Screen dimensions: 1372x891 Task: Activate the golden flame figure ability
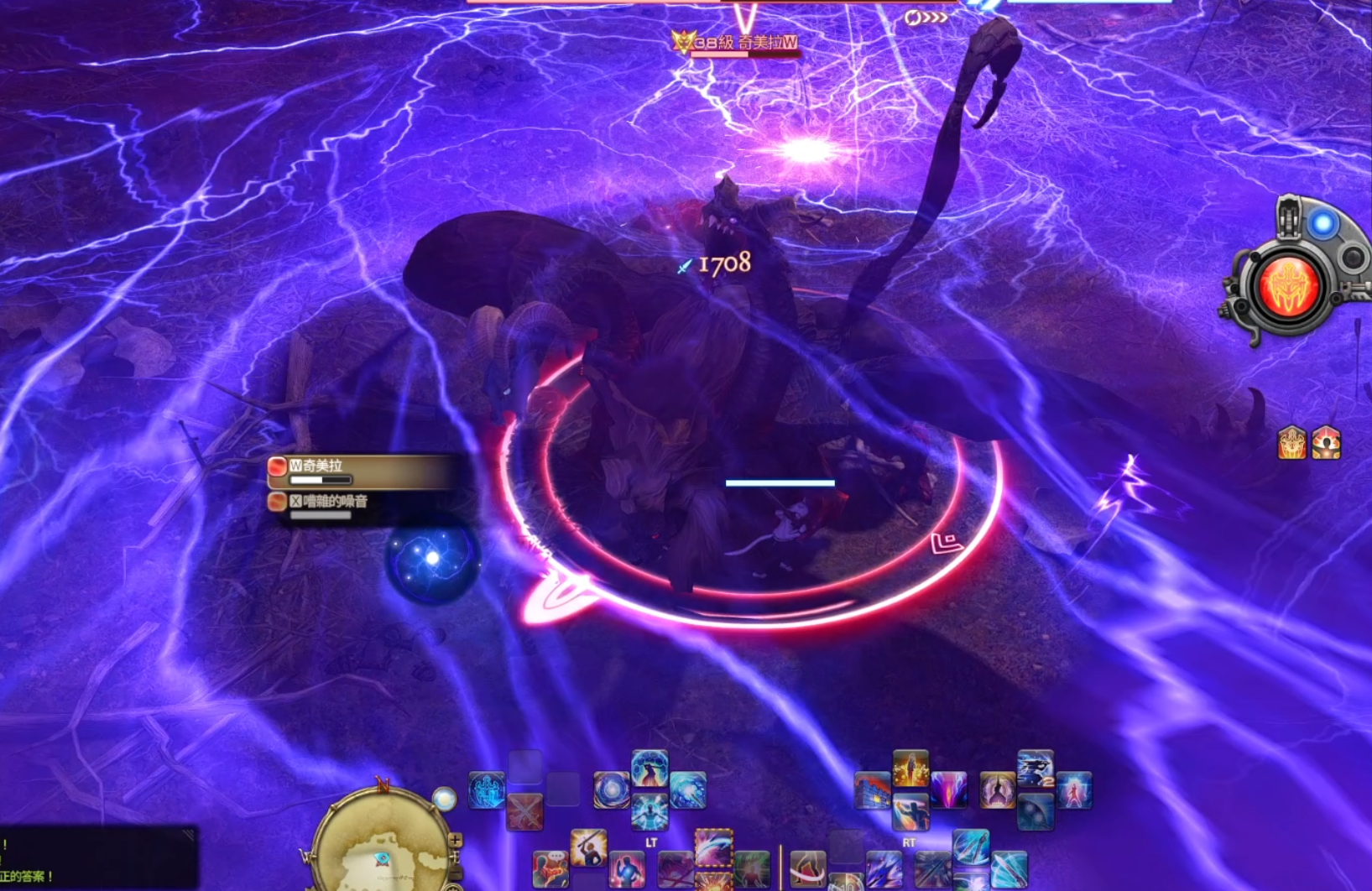coord(910,769)
